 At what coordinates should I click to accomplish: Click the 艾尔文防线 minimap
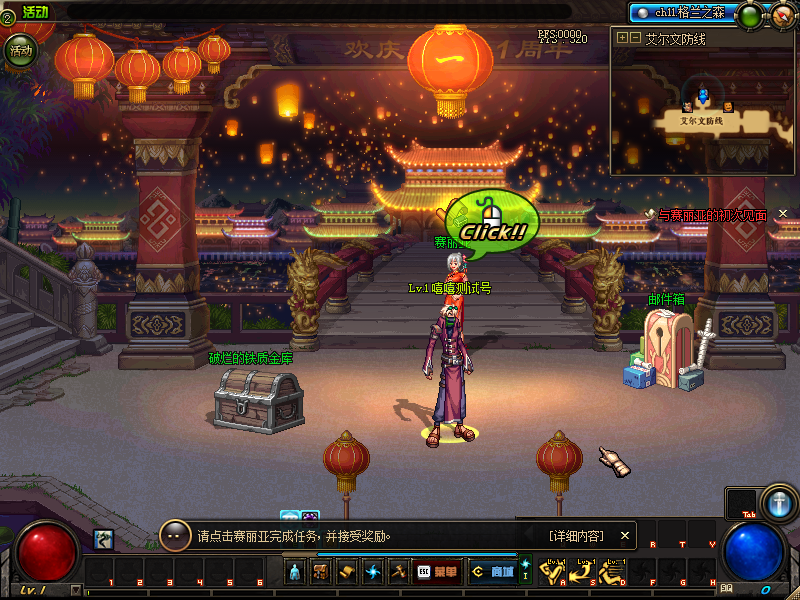coord(703,110)
